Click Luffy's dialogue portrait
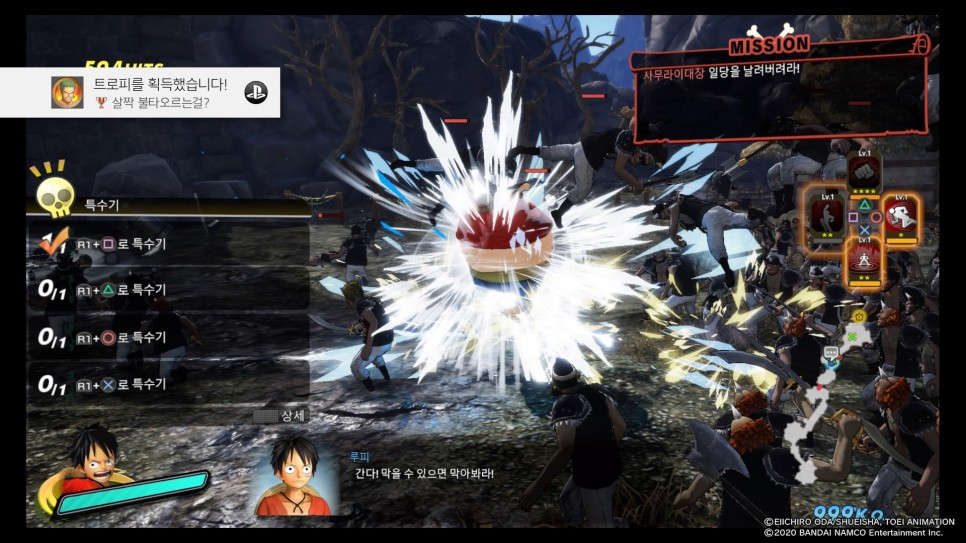 point(293,473)
